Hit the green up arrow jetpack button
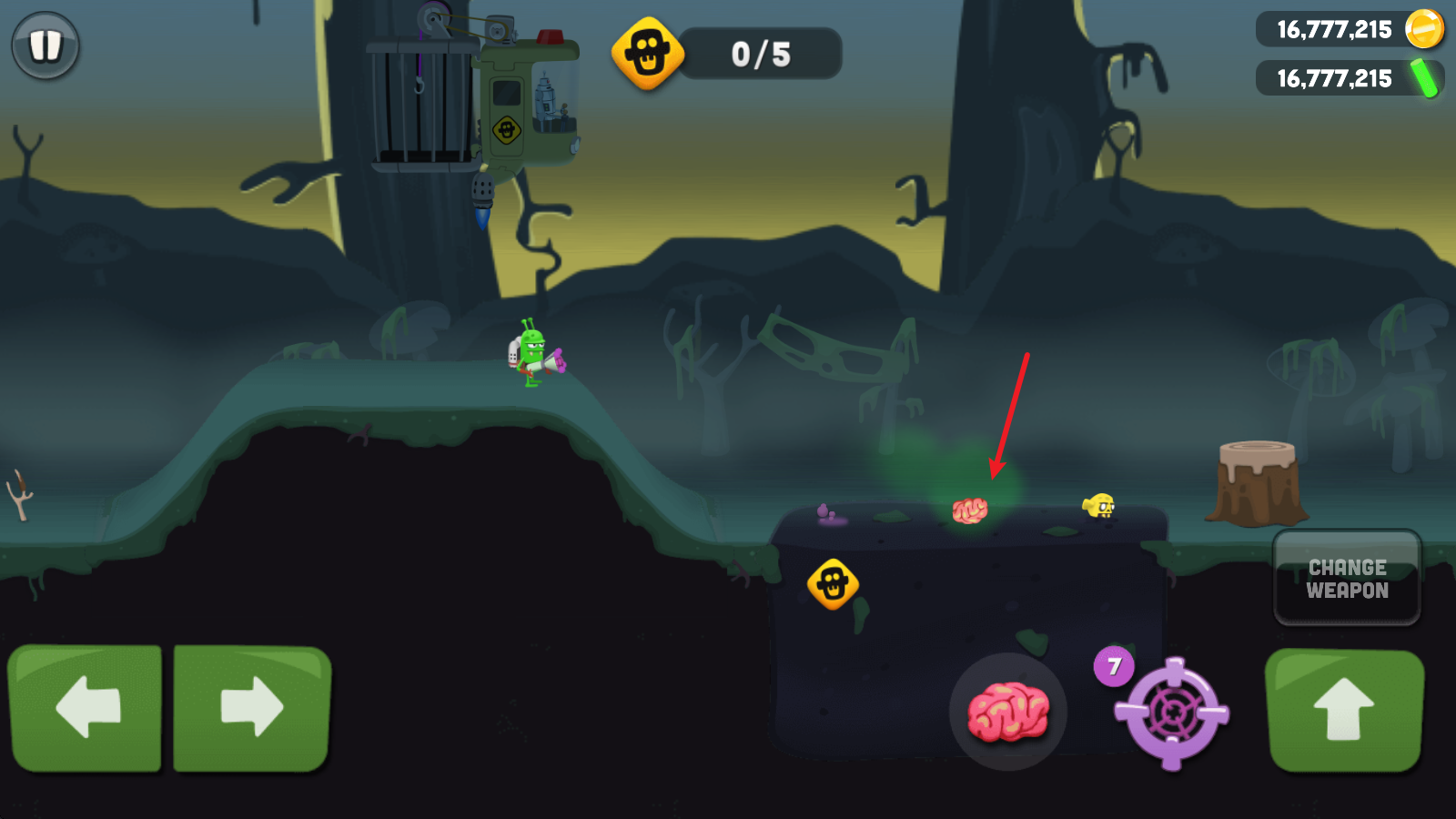The width and height of the screenshot is (1456, 819). pyautogui.click(x=1344, y=710)
